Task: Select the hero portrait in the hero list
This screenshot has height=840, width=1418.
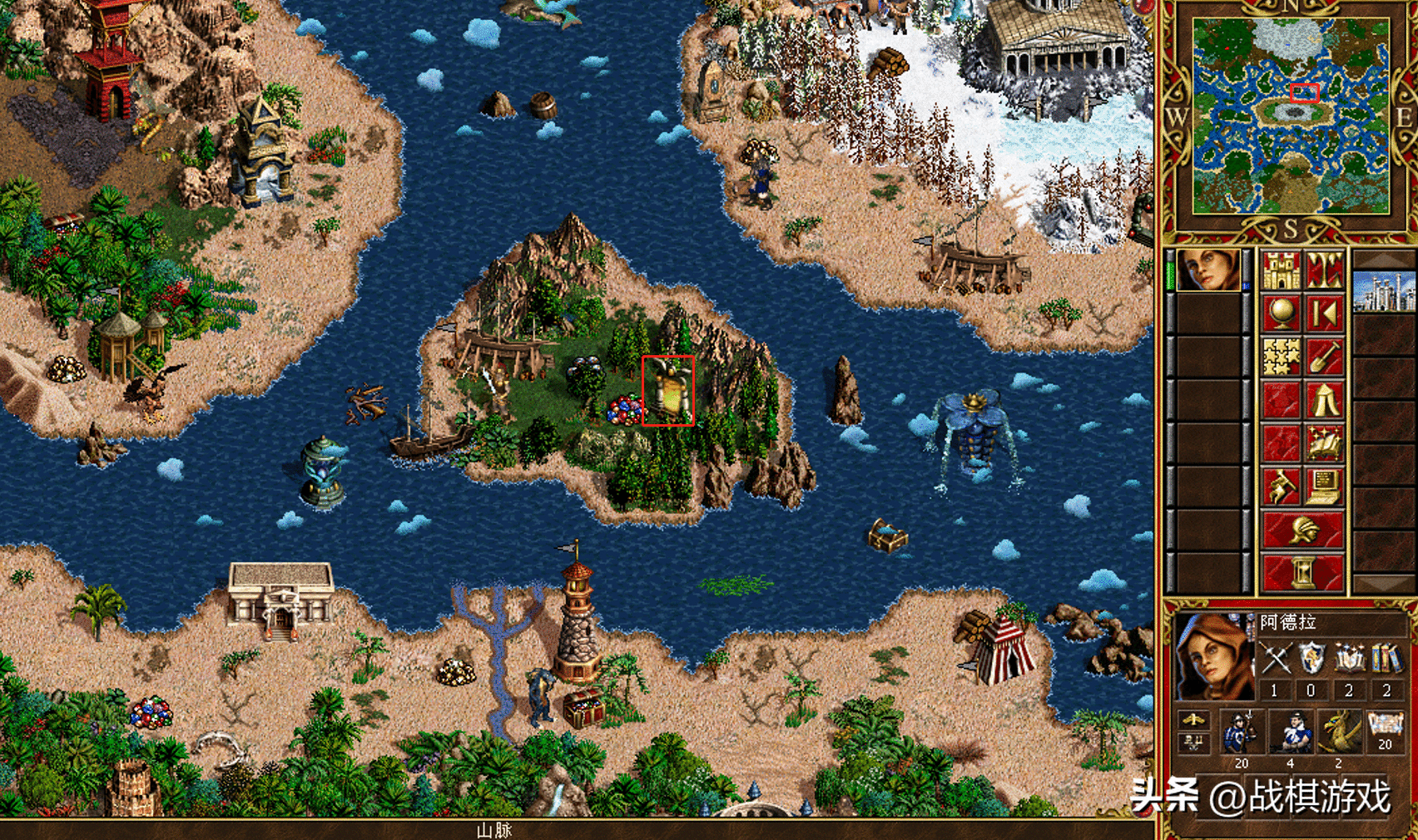Action: click(x=1208, y=269)
